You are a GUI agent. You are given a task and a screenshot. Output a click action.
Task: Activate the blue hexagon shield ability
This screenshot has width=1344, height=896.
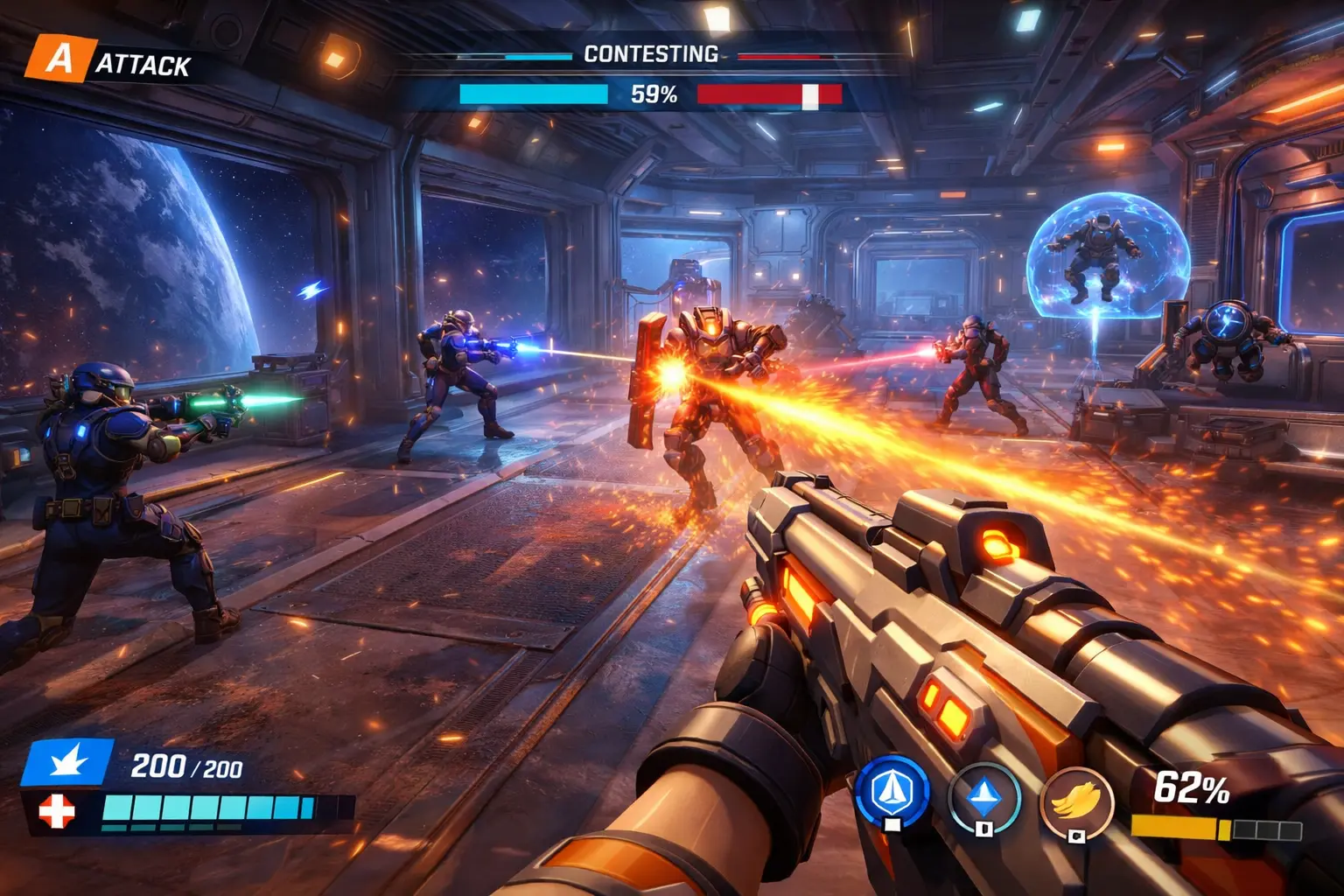click(892, 792)
